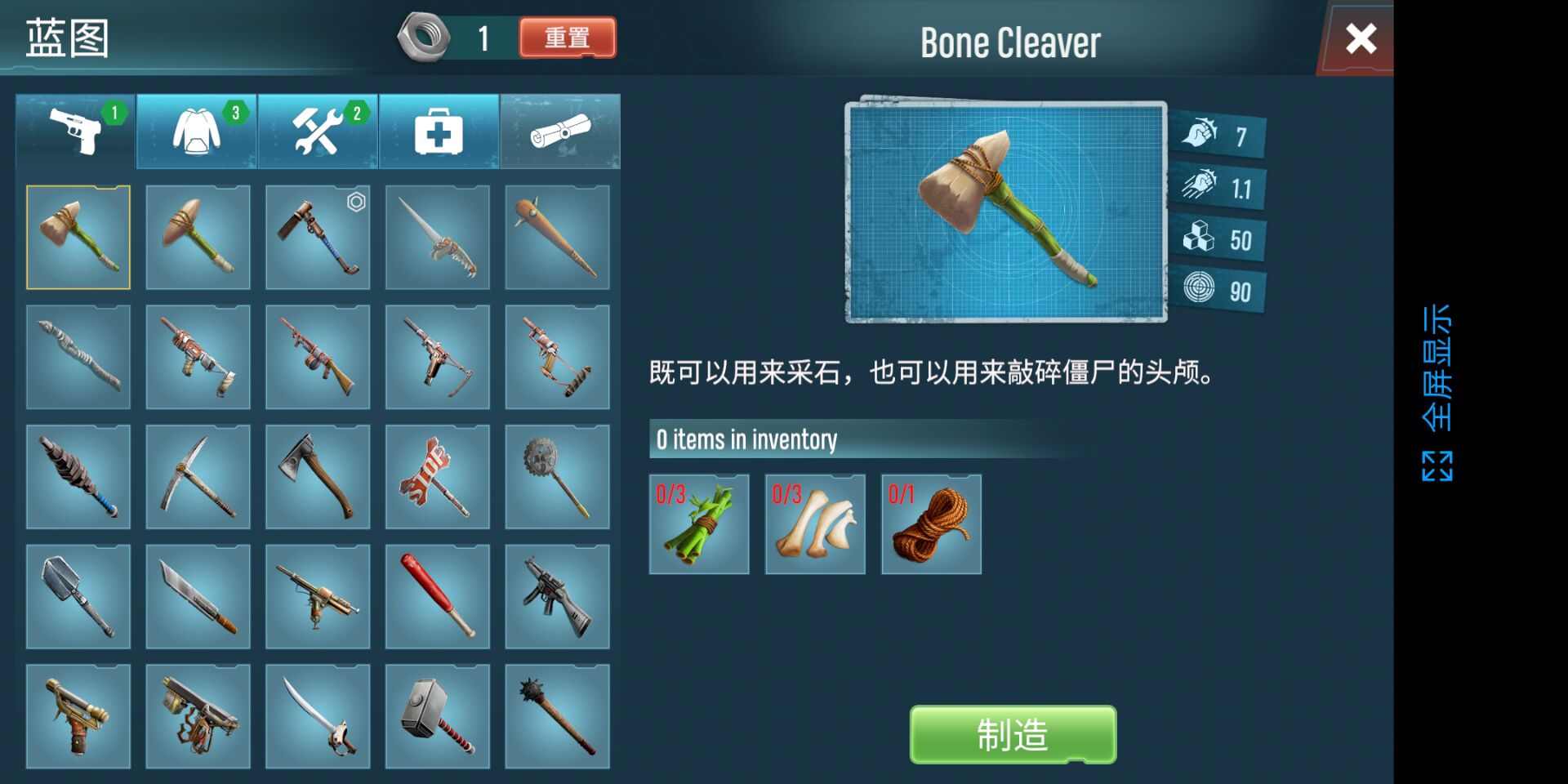The width and height of the screenshot is (1568, 784).
Task: Select the katana blueprint
Action: 318,717
